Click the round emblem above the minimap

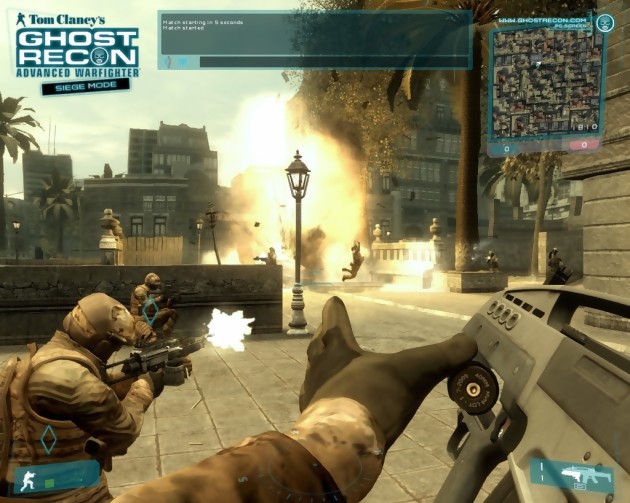pyautogui.click(x=603, y=22)
